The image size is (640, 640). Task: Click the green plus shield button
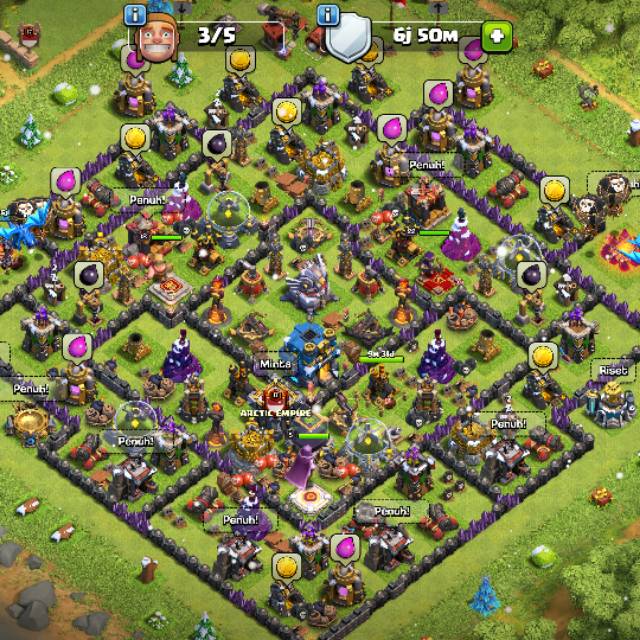tap(496, 37)
